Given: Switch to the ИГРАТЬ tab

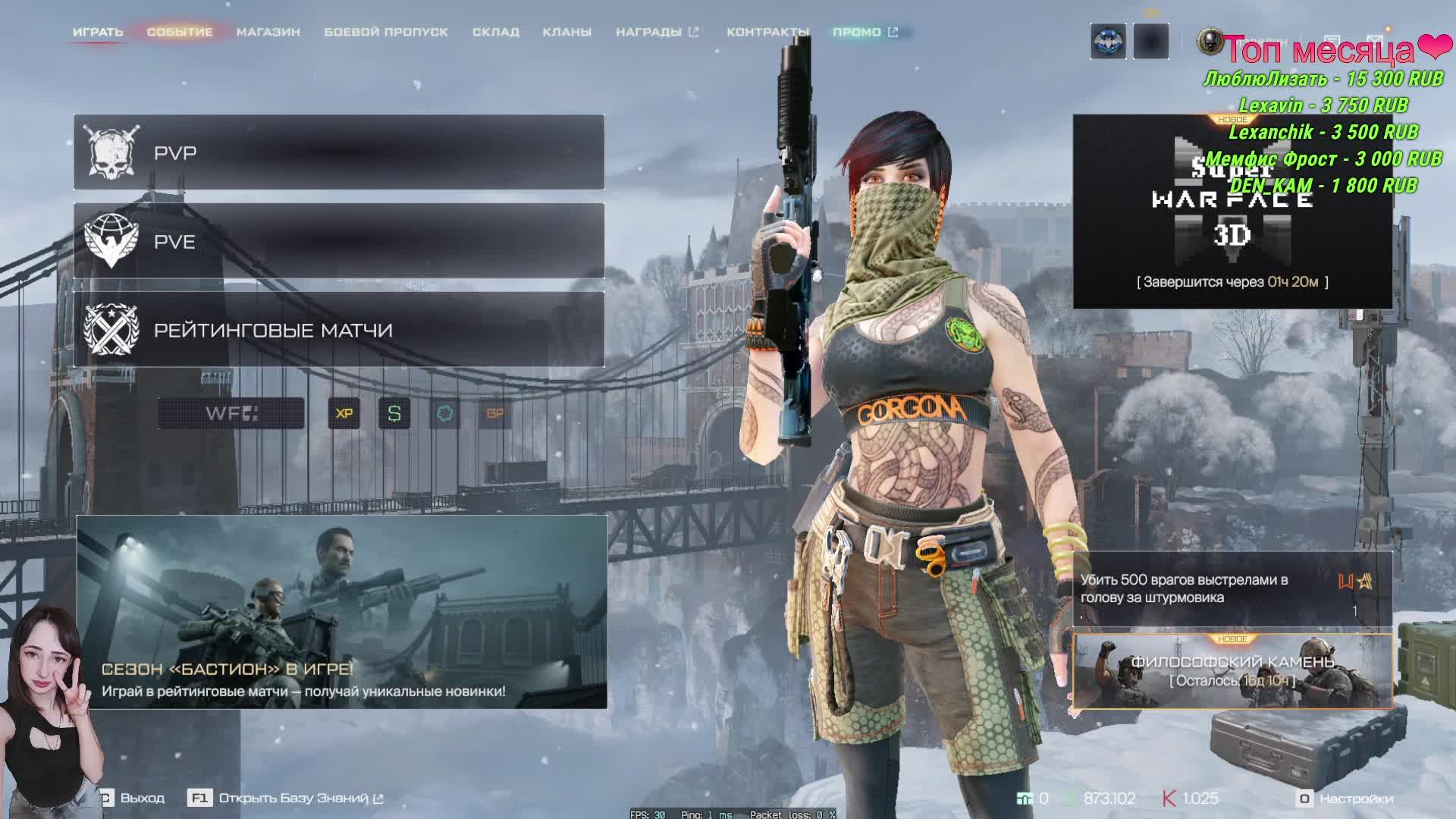Looking at the screenshot, I should tap(98, 32).
